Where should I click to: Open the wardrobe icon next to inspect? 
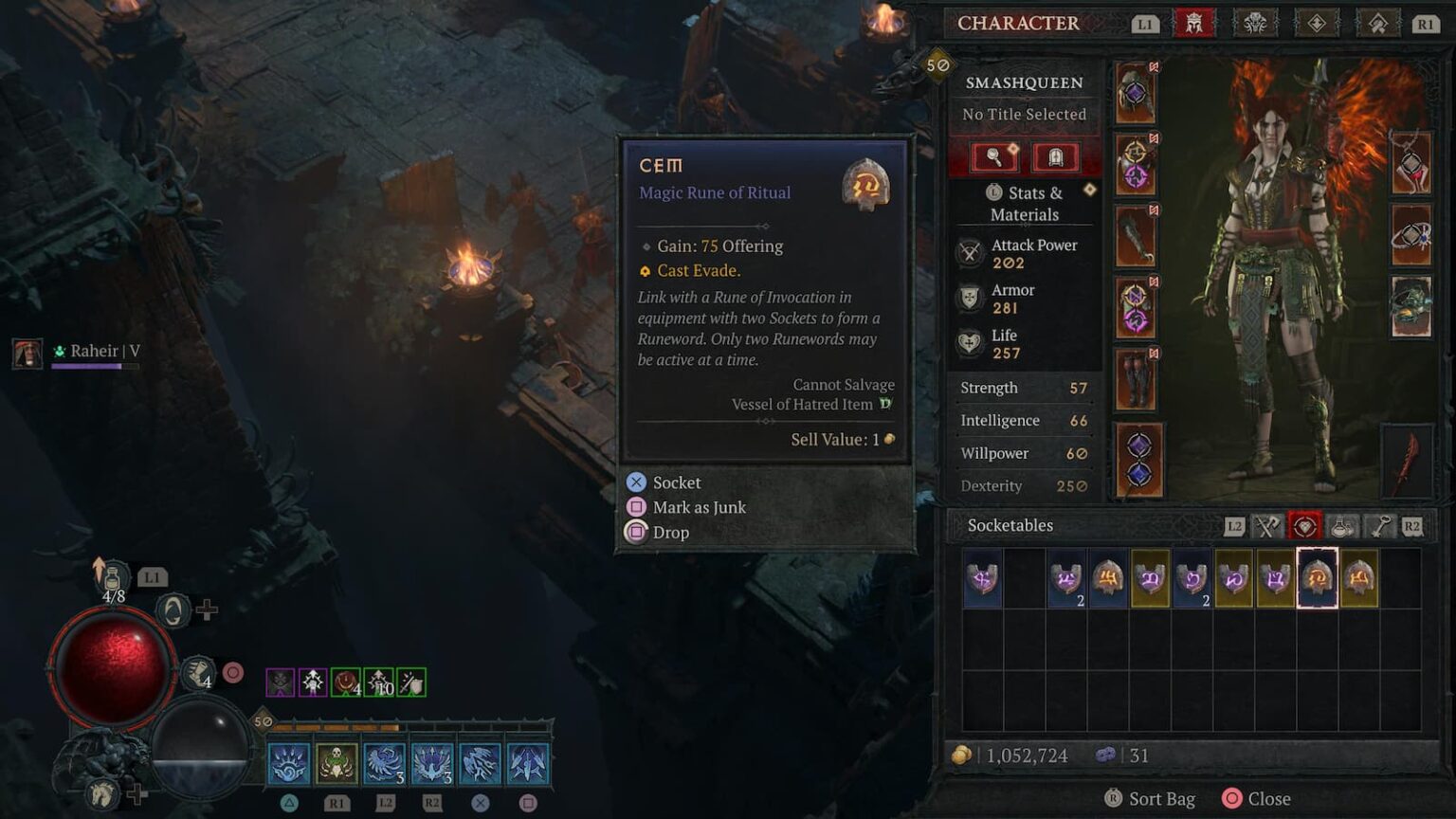tap(1055, 156)
